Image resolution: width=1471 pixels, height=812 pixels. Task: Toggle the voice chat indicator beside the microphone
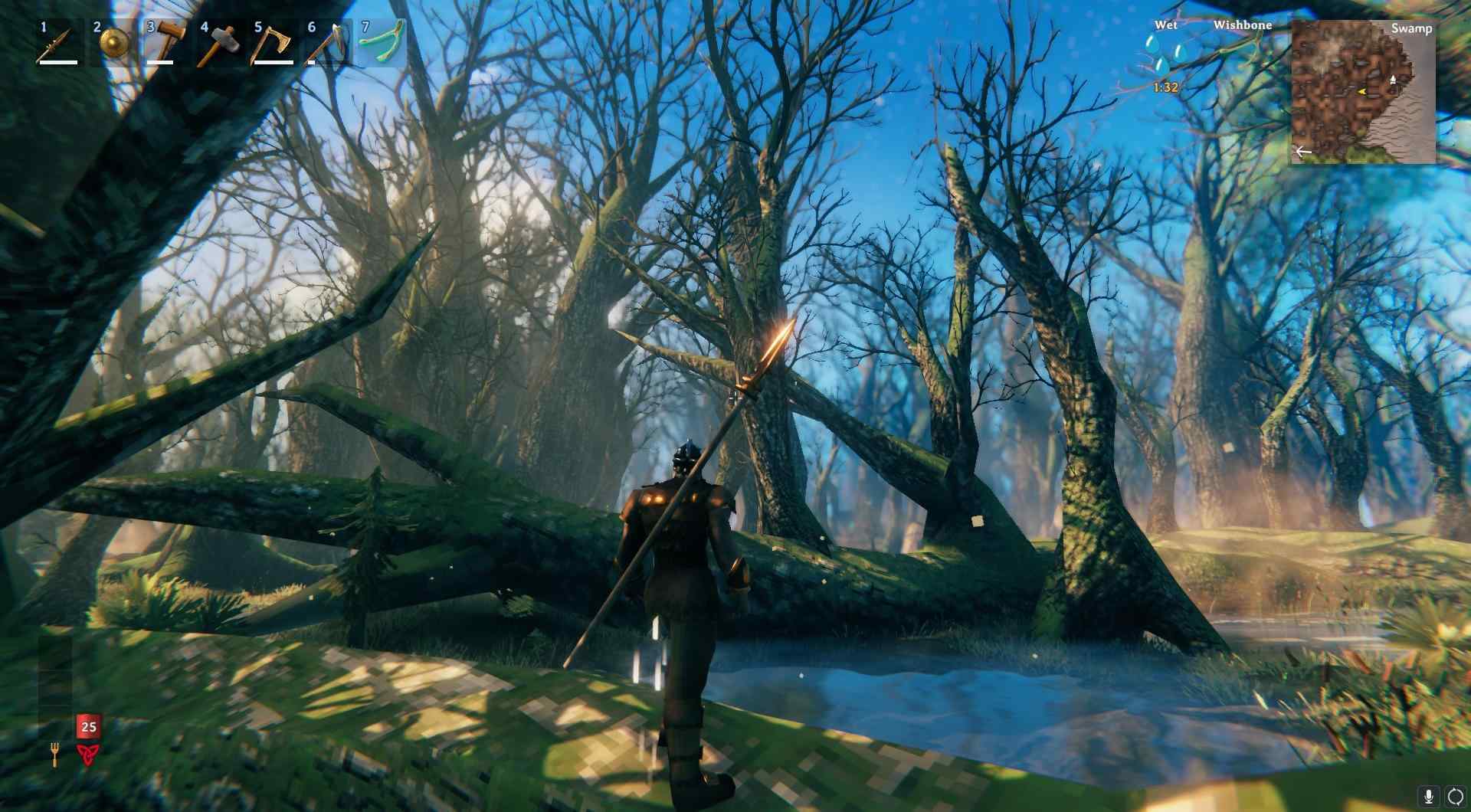1455,796
